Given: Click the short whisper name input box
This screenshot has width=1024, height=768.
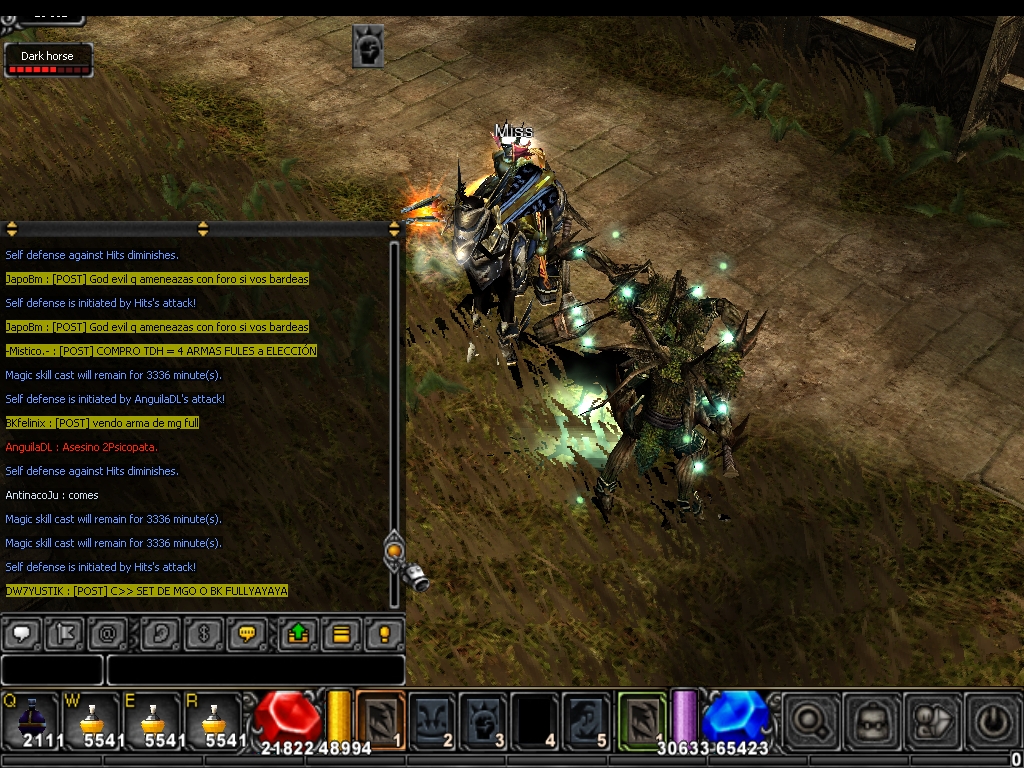Looking at the screenshot, I should [x=52, y=670].
